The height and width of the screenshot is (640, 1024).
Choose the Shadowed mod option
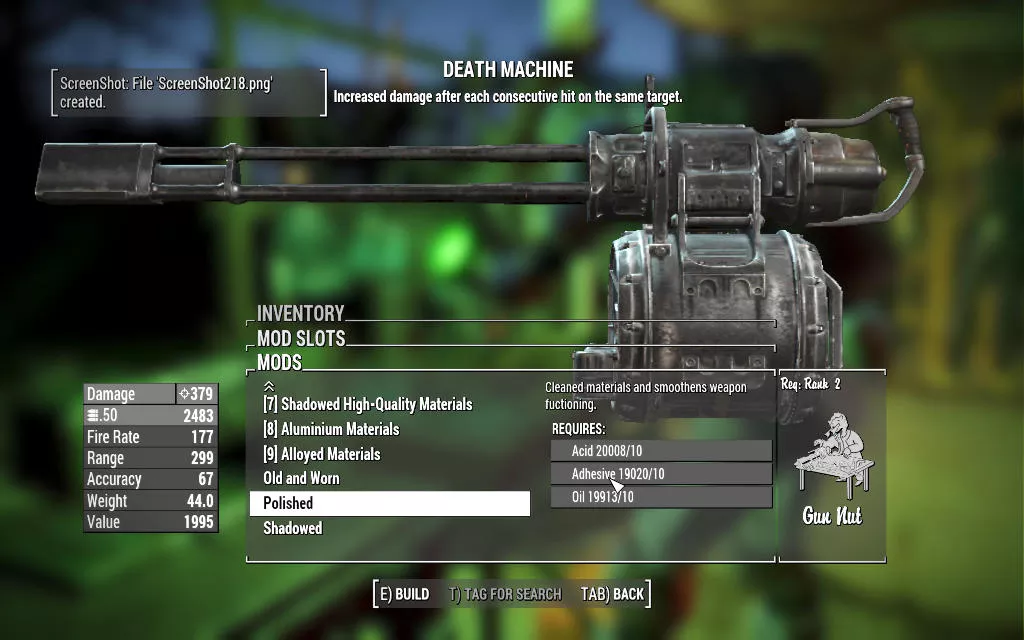click(x=293, y=528)
